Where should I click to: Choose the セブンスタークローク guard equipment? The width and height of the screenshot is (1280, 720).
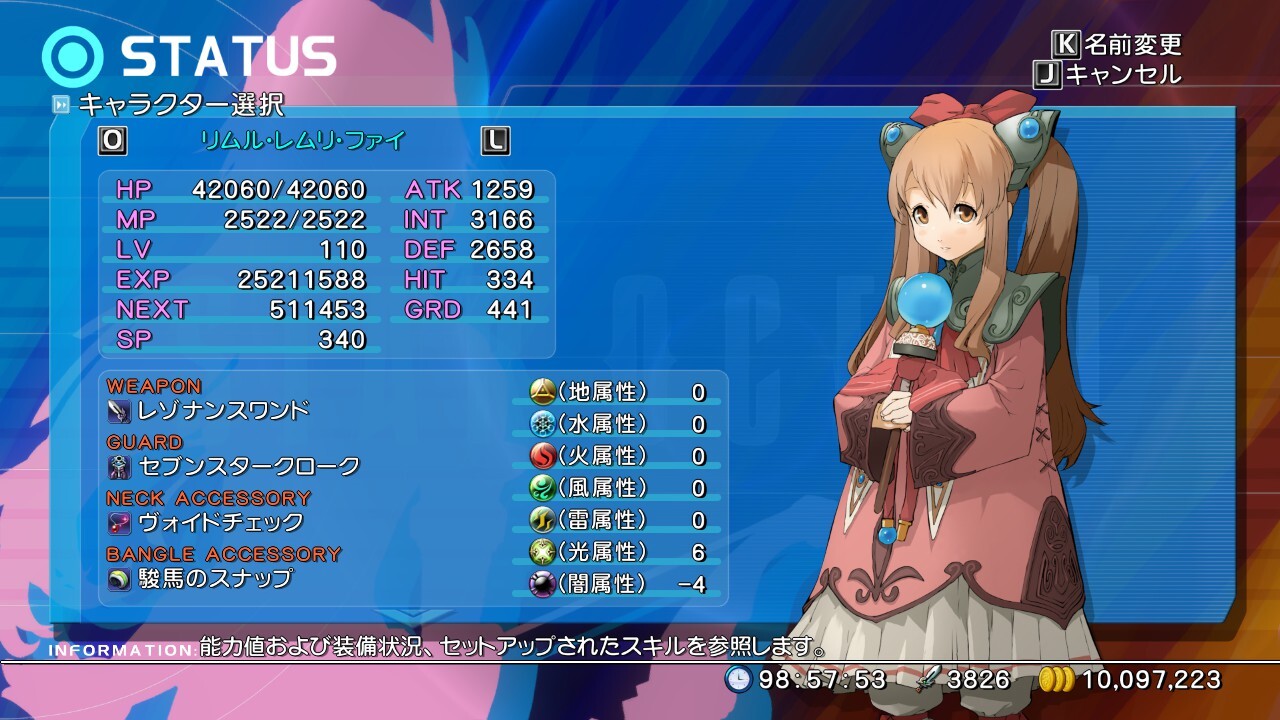pyautogui.click(x=248, y=466)
